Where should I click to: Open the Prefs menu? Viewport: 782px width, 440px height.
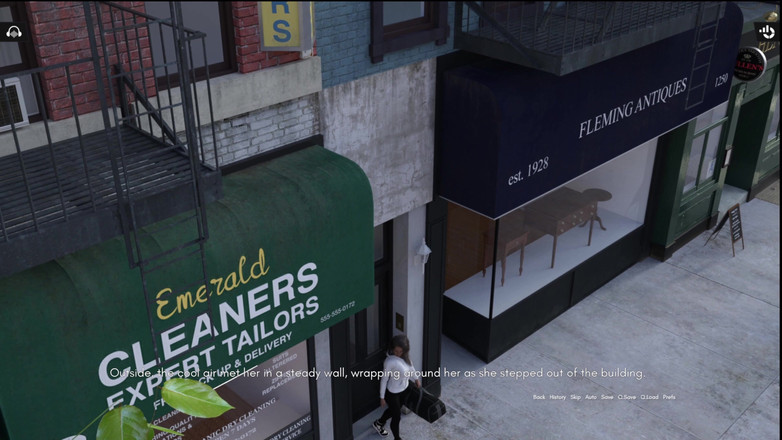(669, 397)
